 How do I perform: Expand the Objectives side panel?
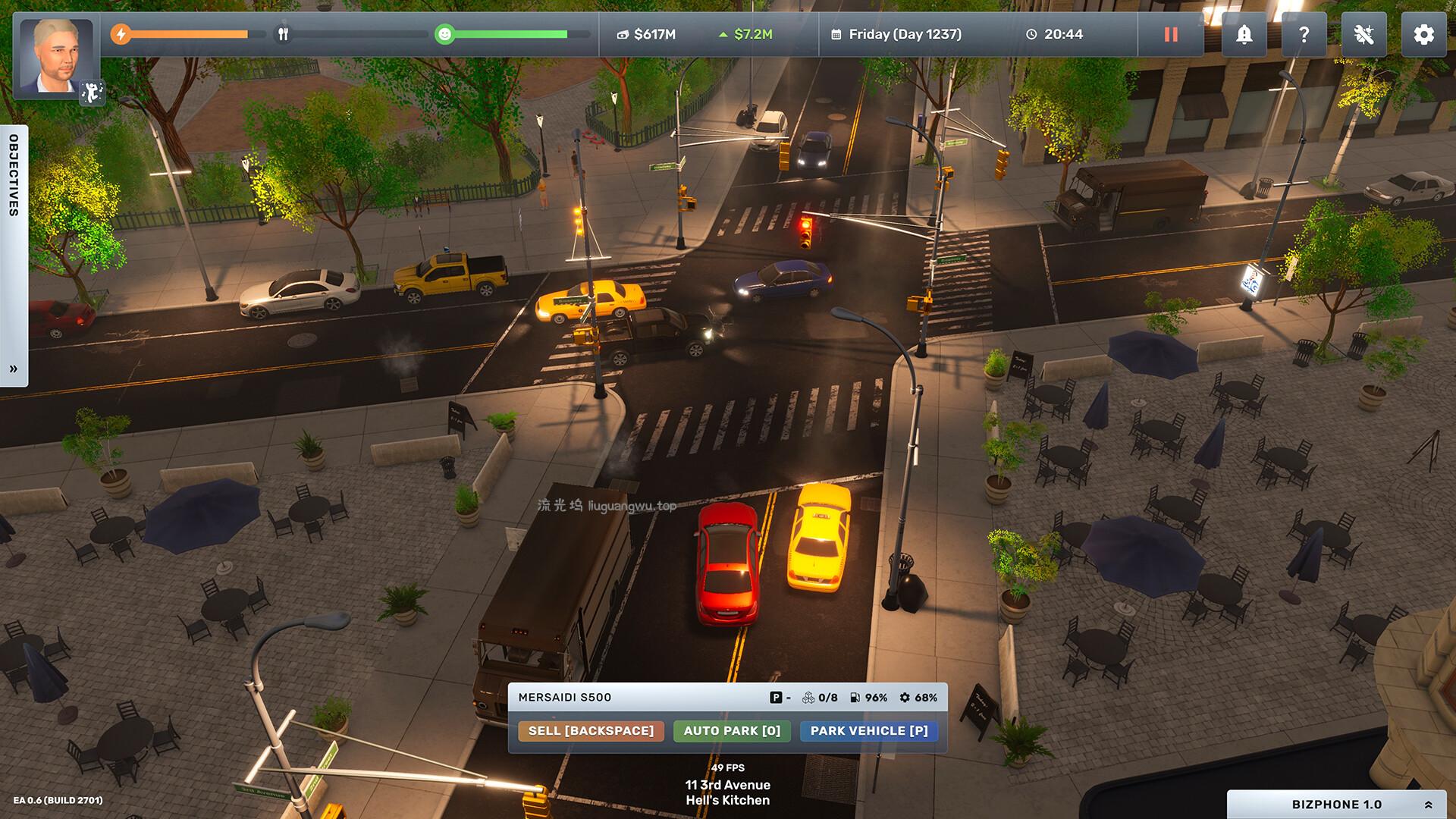pyautogui.click(x=14, y=369)
